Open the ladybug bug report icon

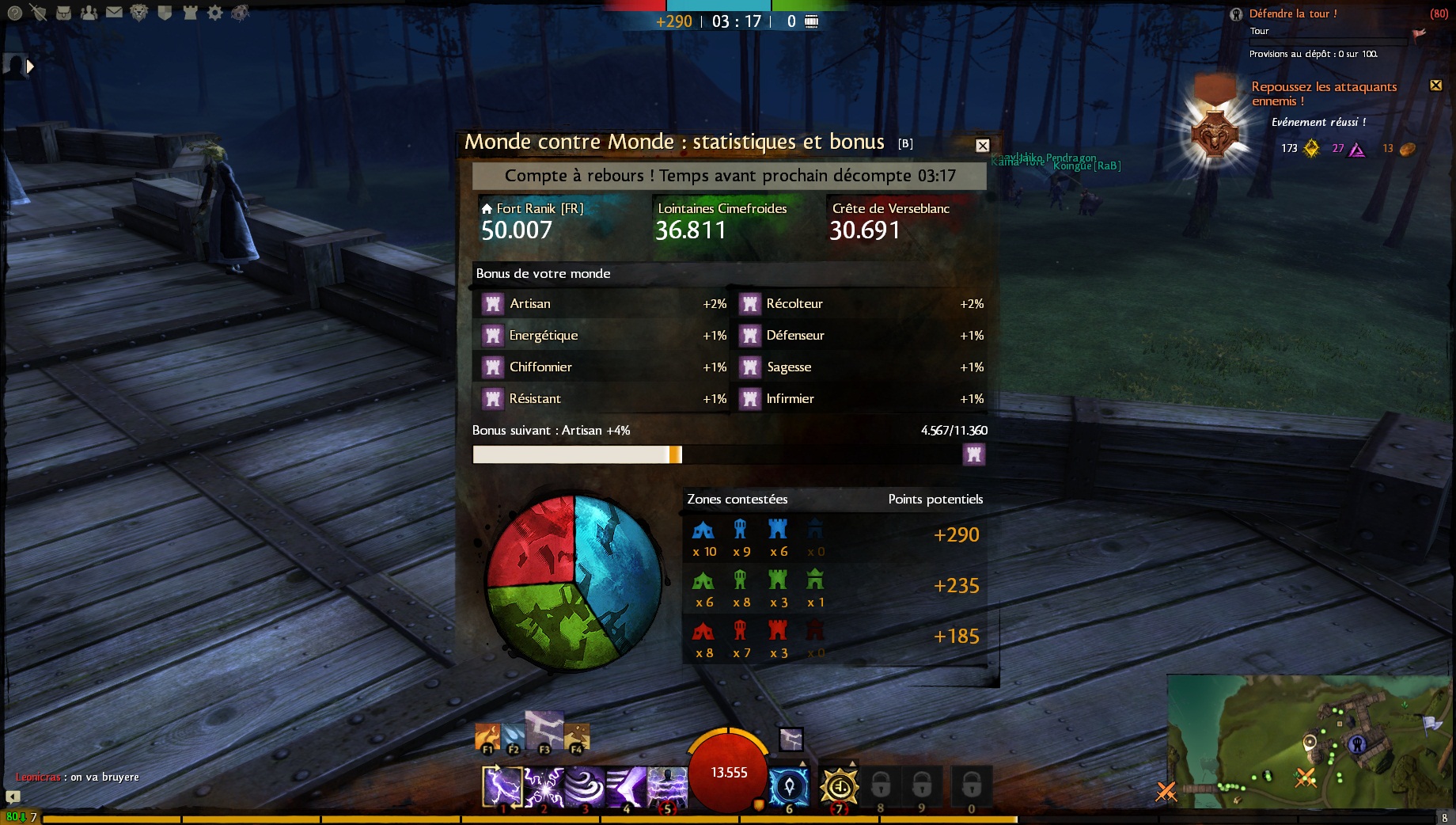click(x=240, y=13)
